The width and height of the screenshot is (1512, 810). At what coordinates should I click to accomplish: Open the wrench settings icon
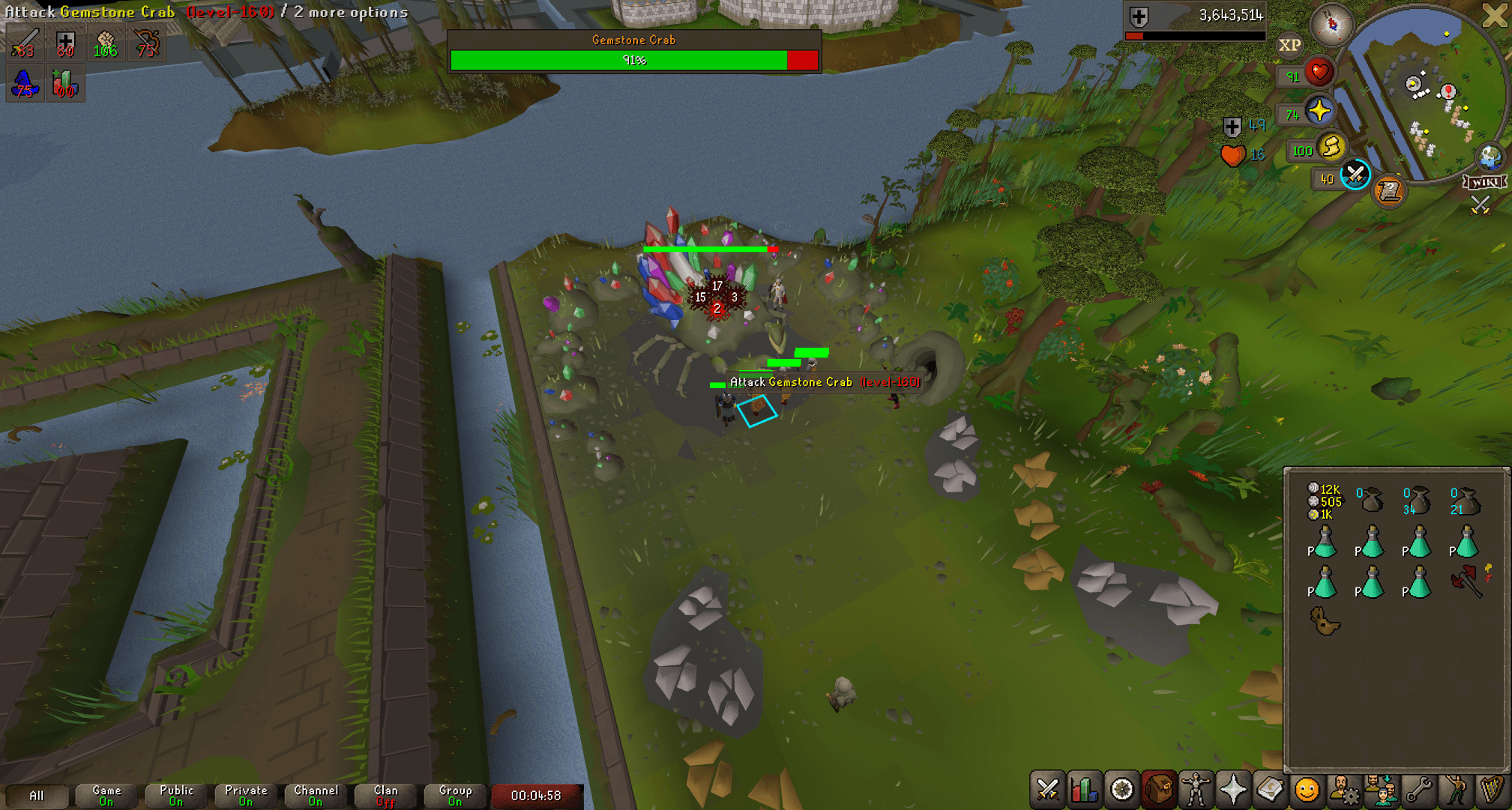[1418, 789]
